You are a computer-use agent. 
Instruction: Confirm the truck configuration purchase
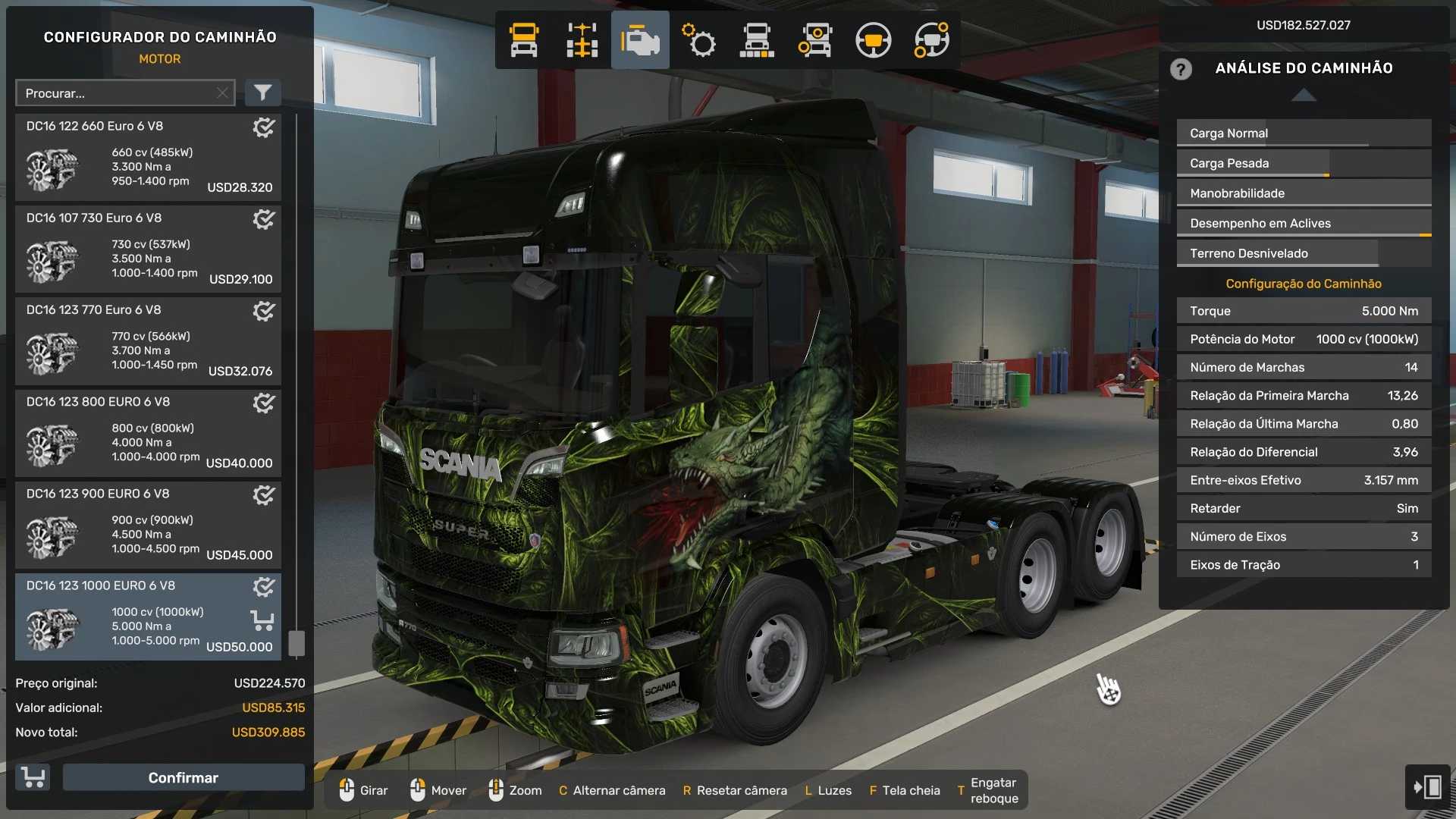tap(183, 777)
